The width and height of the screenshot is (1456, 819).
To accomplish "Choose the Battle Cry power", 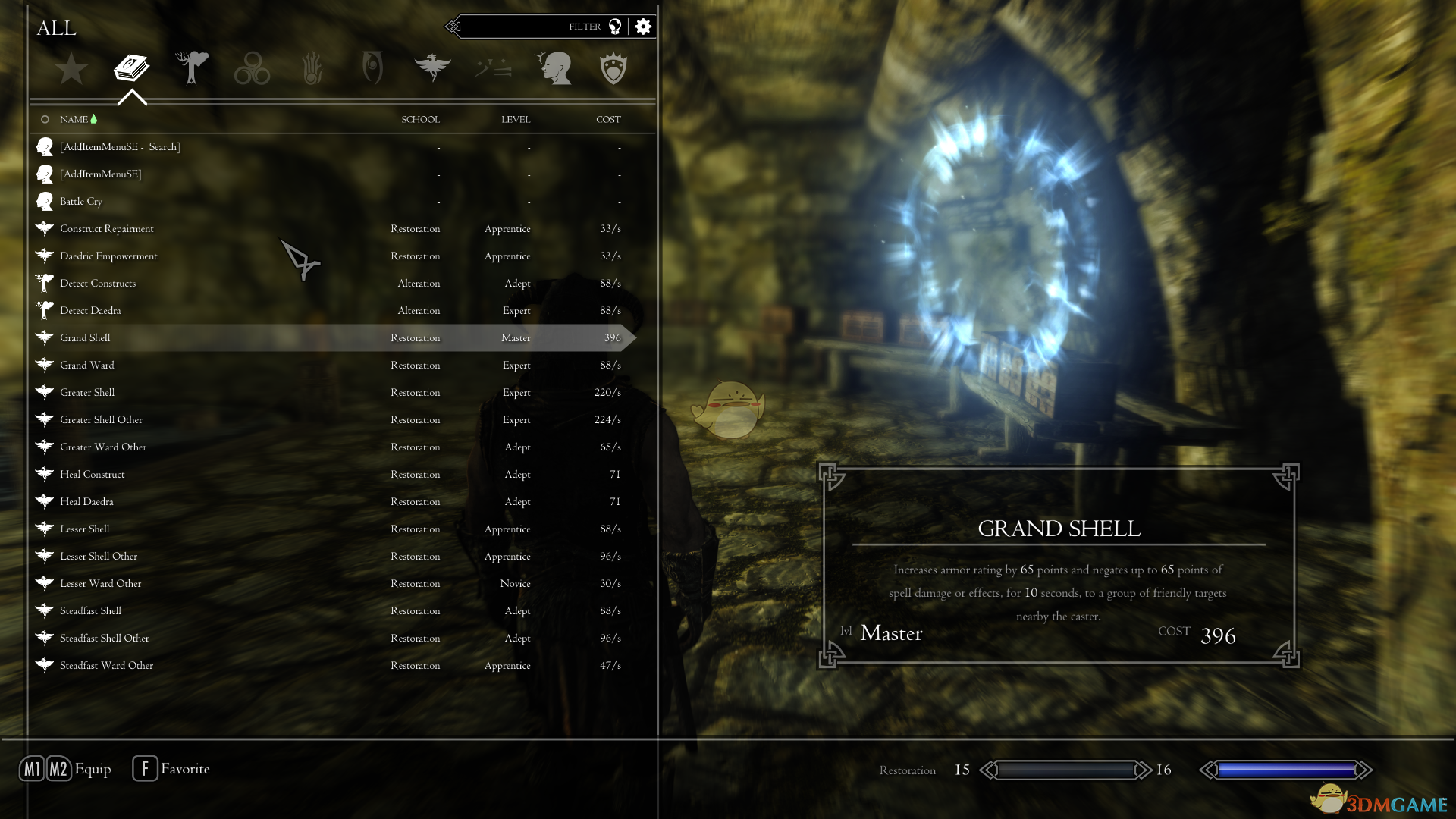I will pos(81,201).
